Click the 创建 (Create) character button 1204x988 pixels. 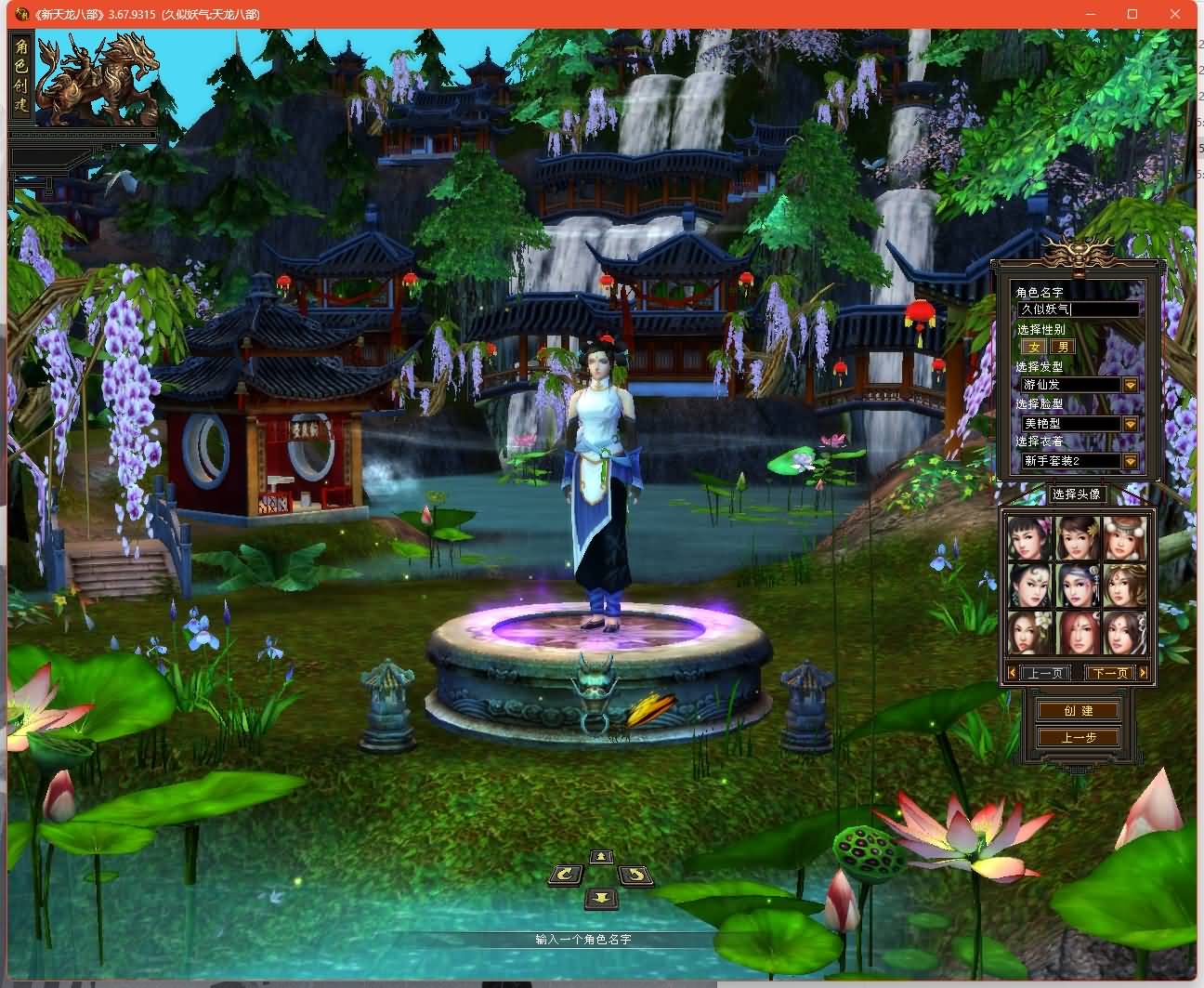tap(1079, 711)
